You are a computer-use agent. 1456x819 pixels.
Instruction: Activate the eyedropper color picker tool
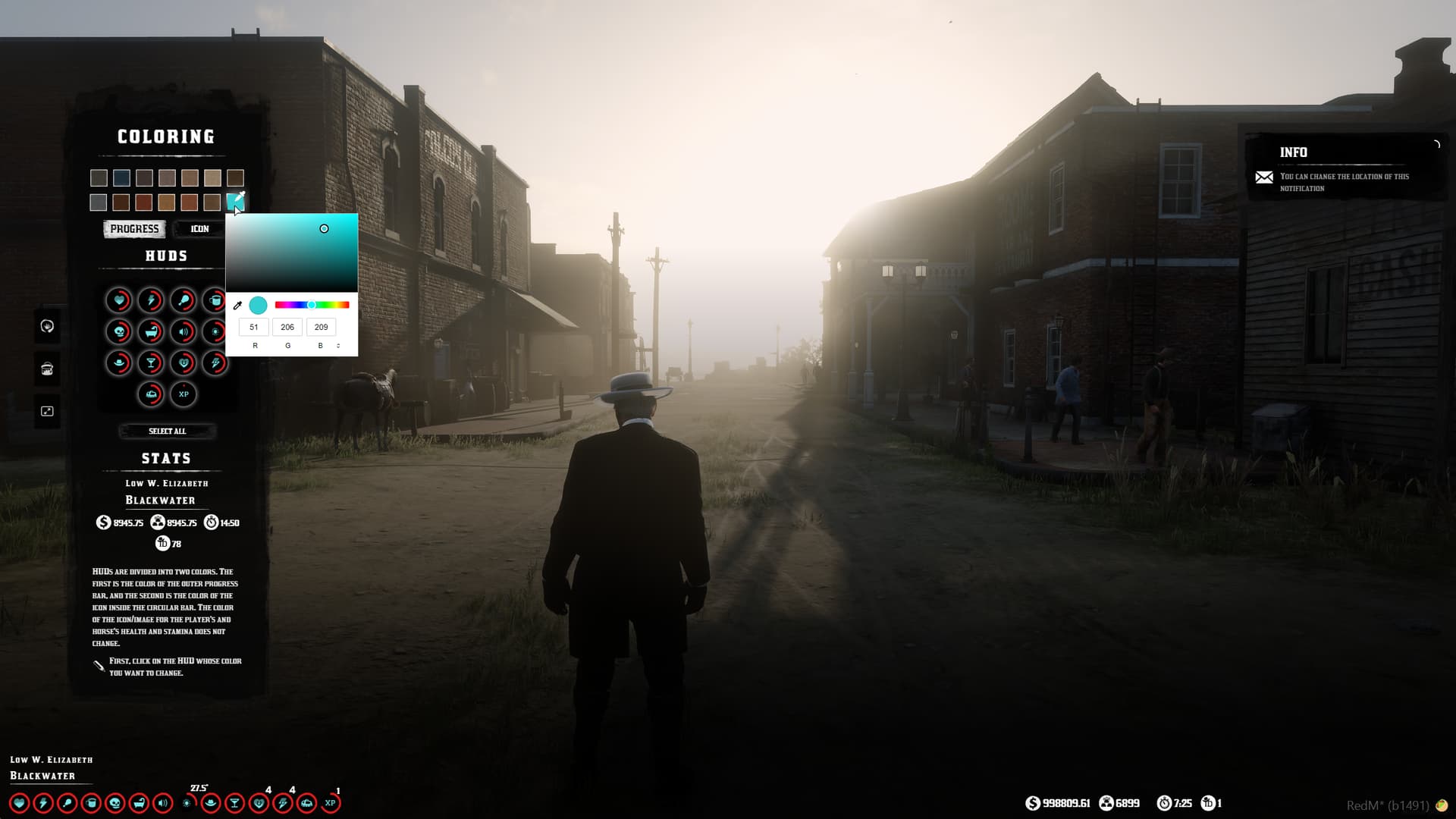click(x=238, y=306)
